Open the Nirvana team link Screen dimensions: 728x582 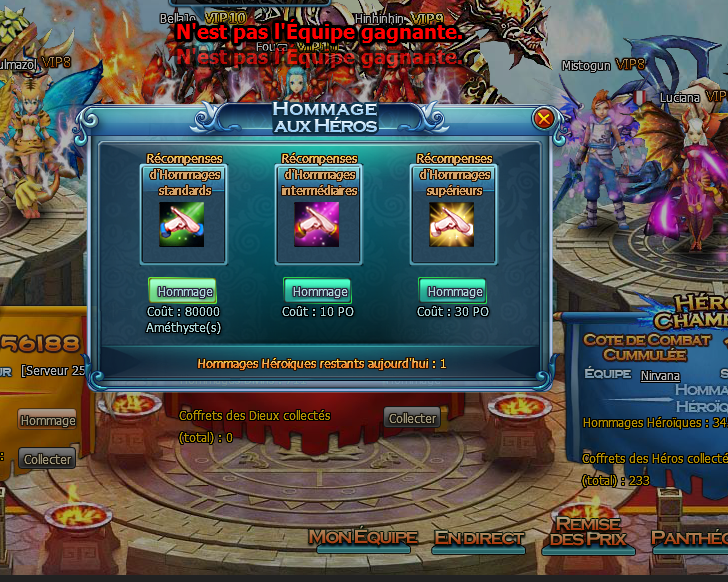click(x=660, y=375)
